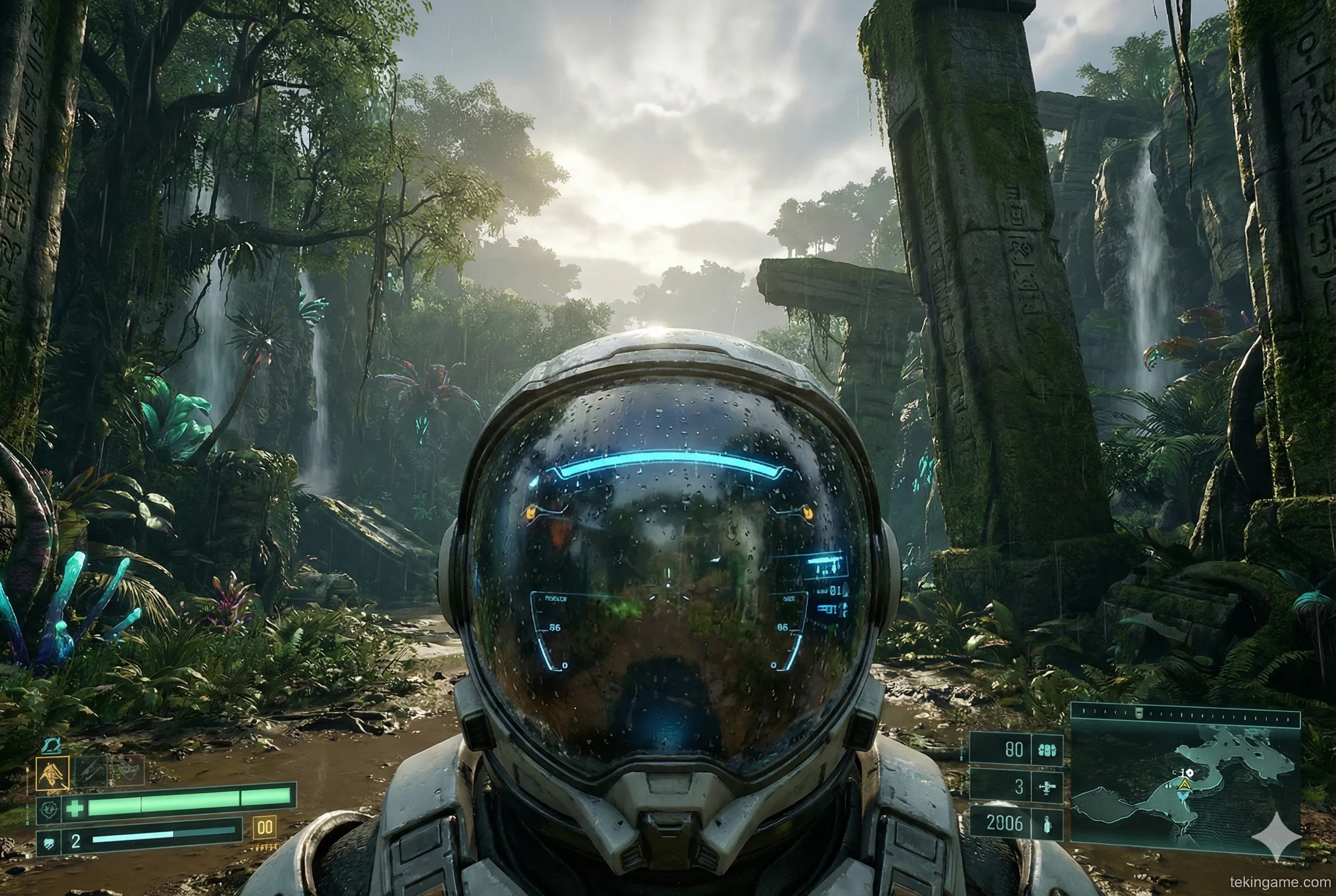Select the shield icon beside the blue bar
The height and width of the screenshot is (896, 1336).
pos(48,842)
